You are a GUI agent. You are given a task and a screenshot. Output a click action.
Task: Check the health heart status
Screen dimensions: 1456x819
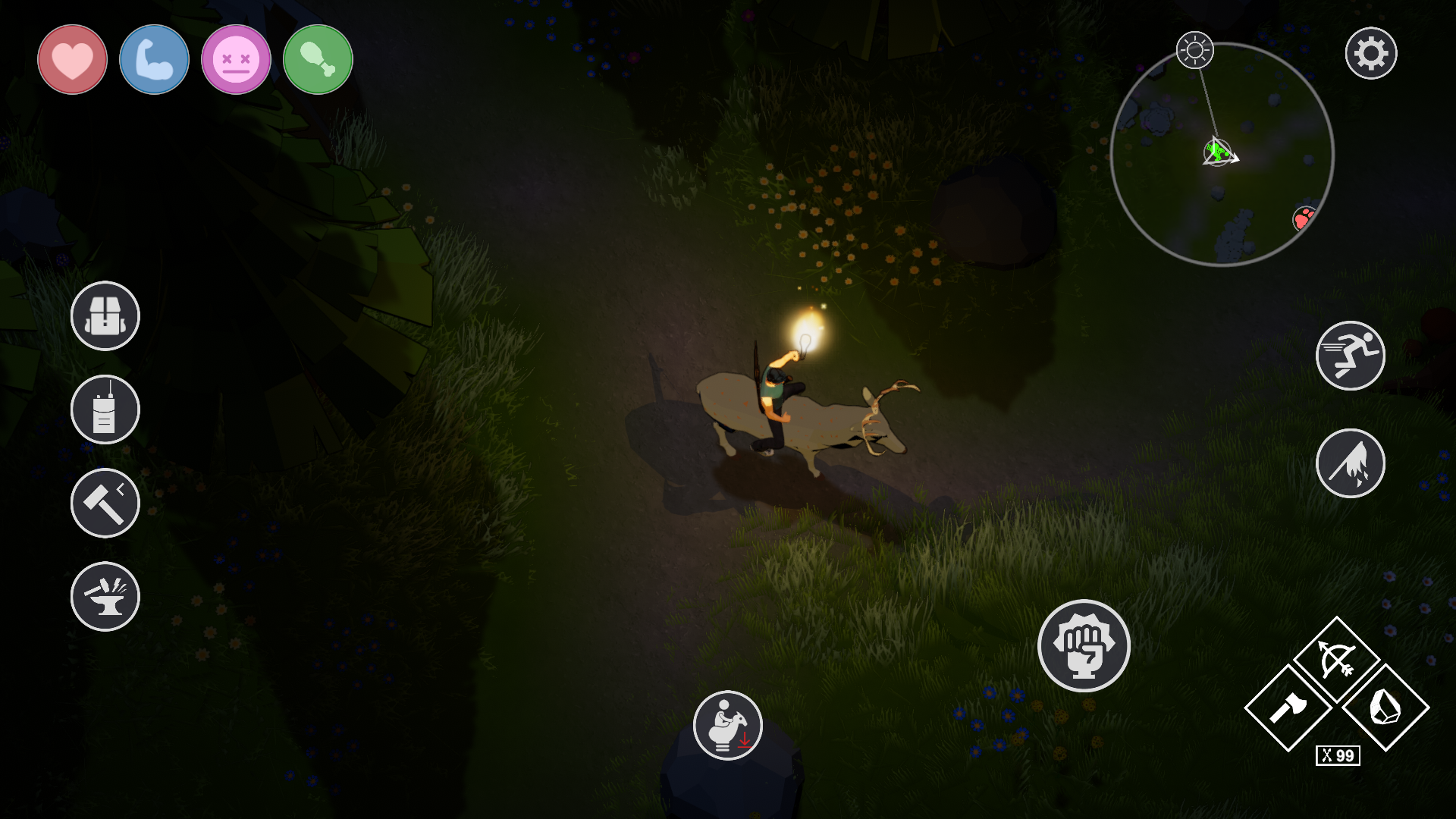[71, 59]
